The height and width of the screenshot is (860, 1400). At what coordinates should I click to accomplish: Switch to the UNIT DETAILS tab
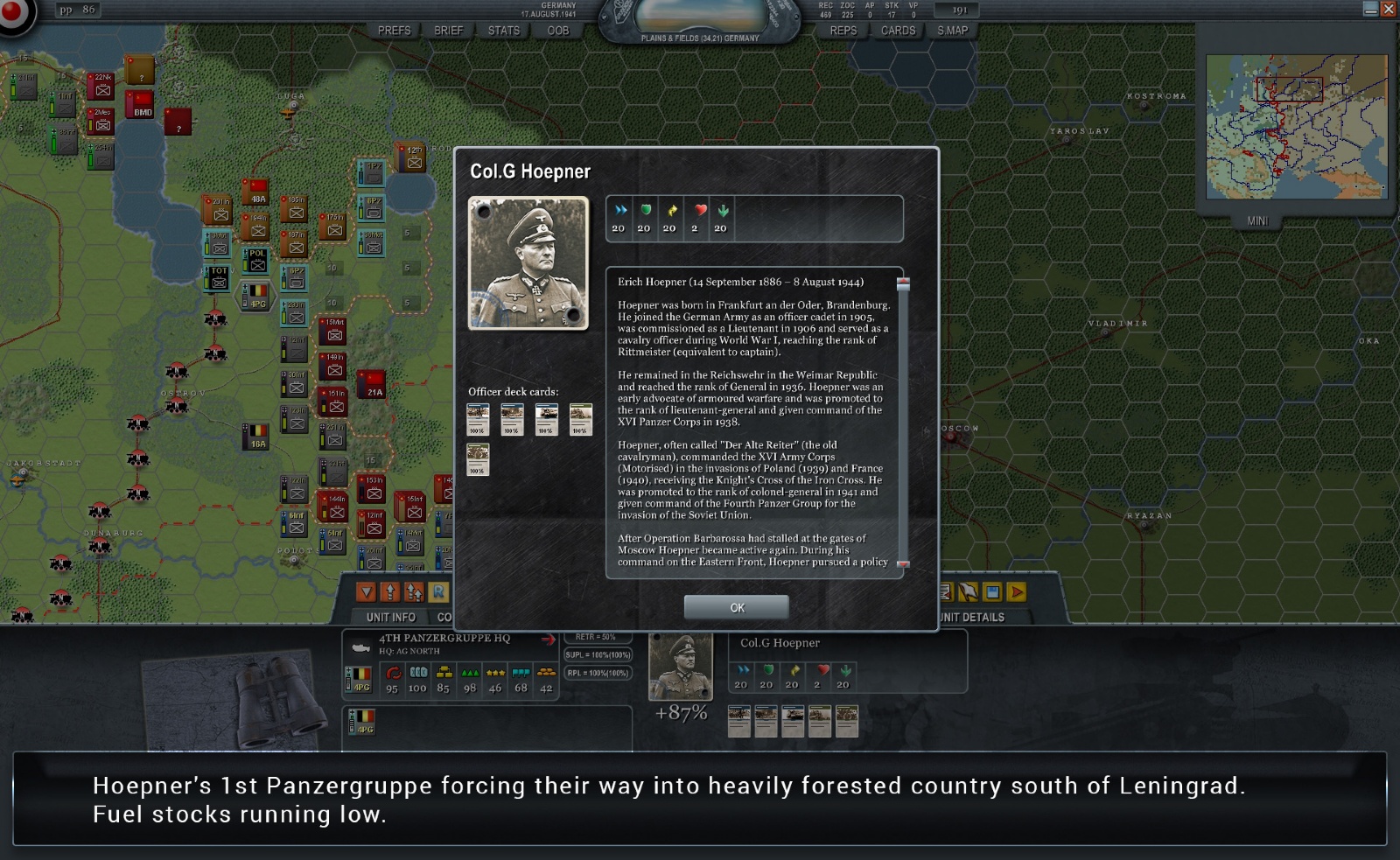tap(973, 617)
